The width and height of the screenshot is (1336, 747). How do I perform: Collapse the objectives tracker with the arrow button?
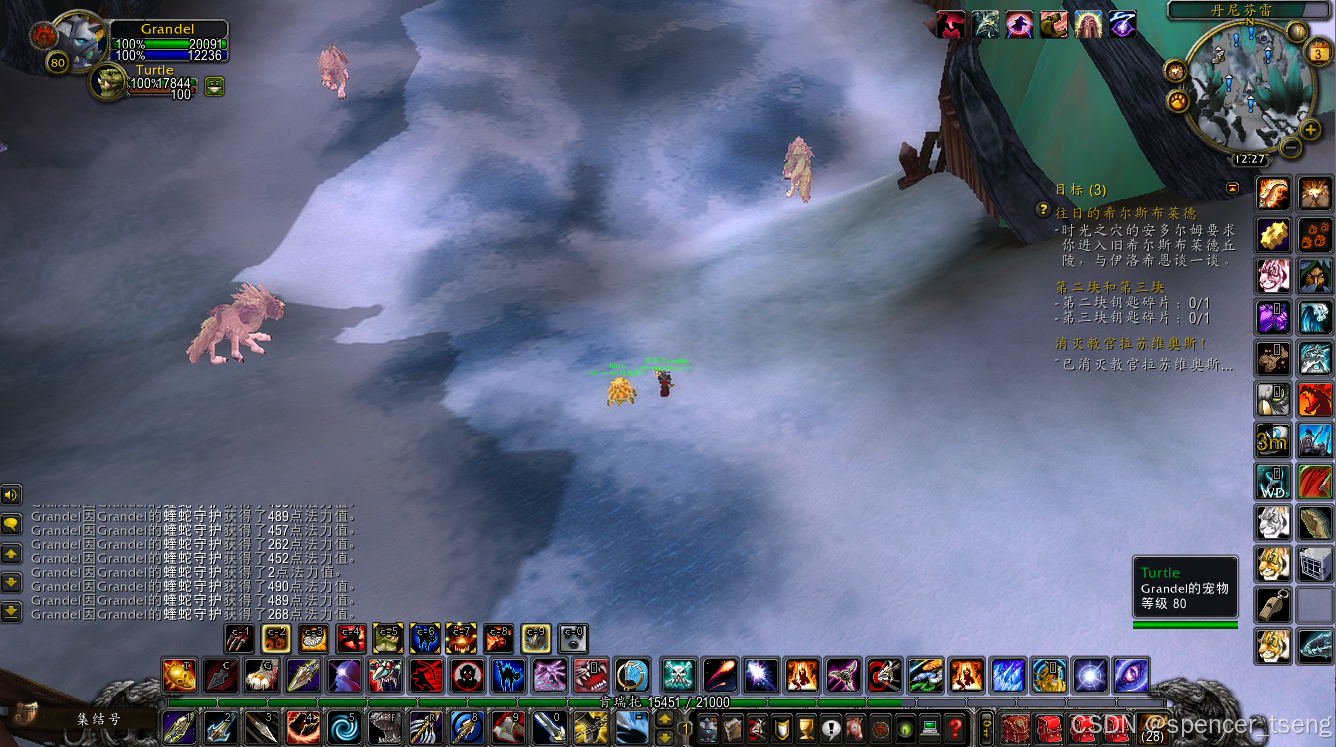[x=1232, y=187]
